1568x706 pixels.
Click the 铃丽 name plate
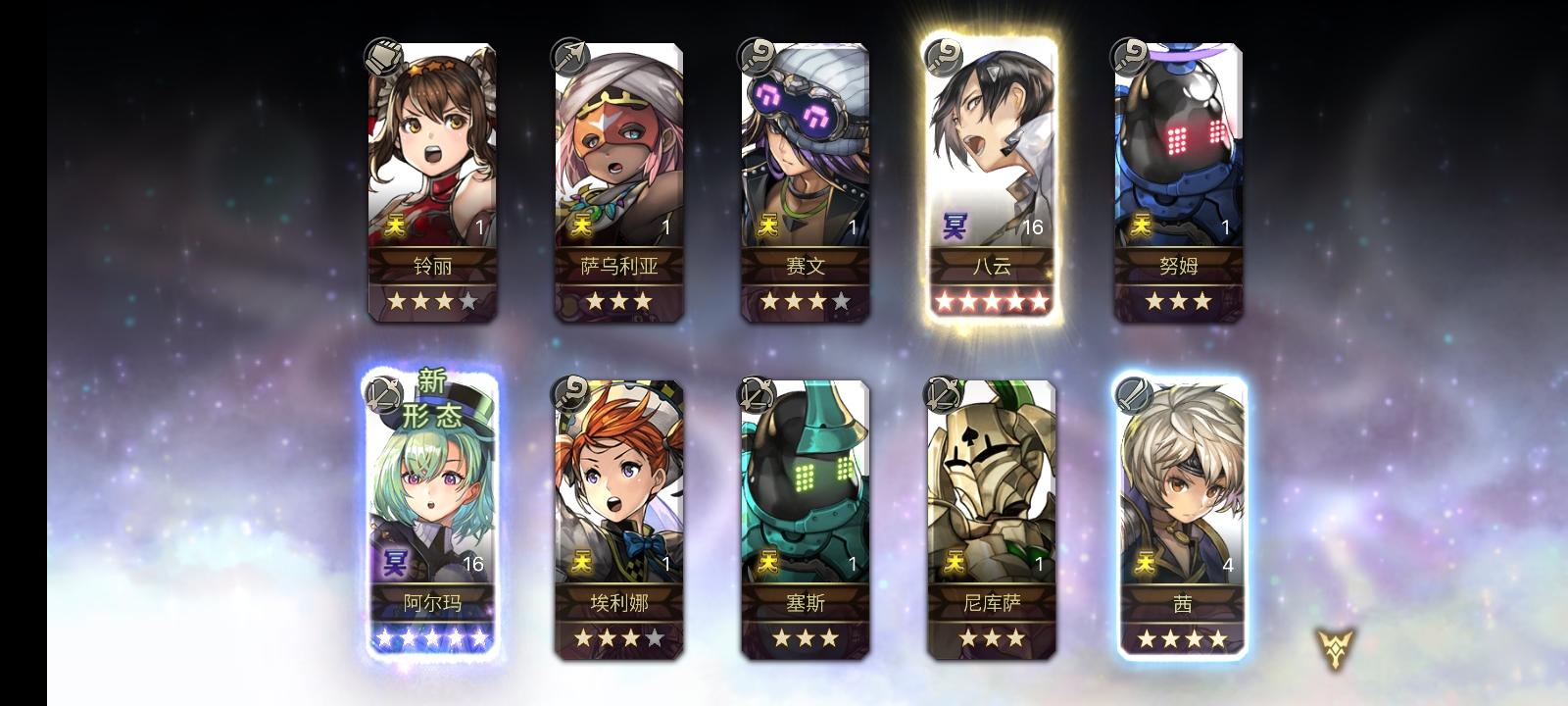tap(431, 264)
